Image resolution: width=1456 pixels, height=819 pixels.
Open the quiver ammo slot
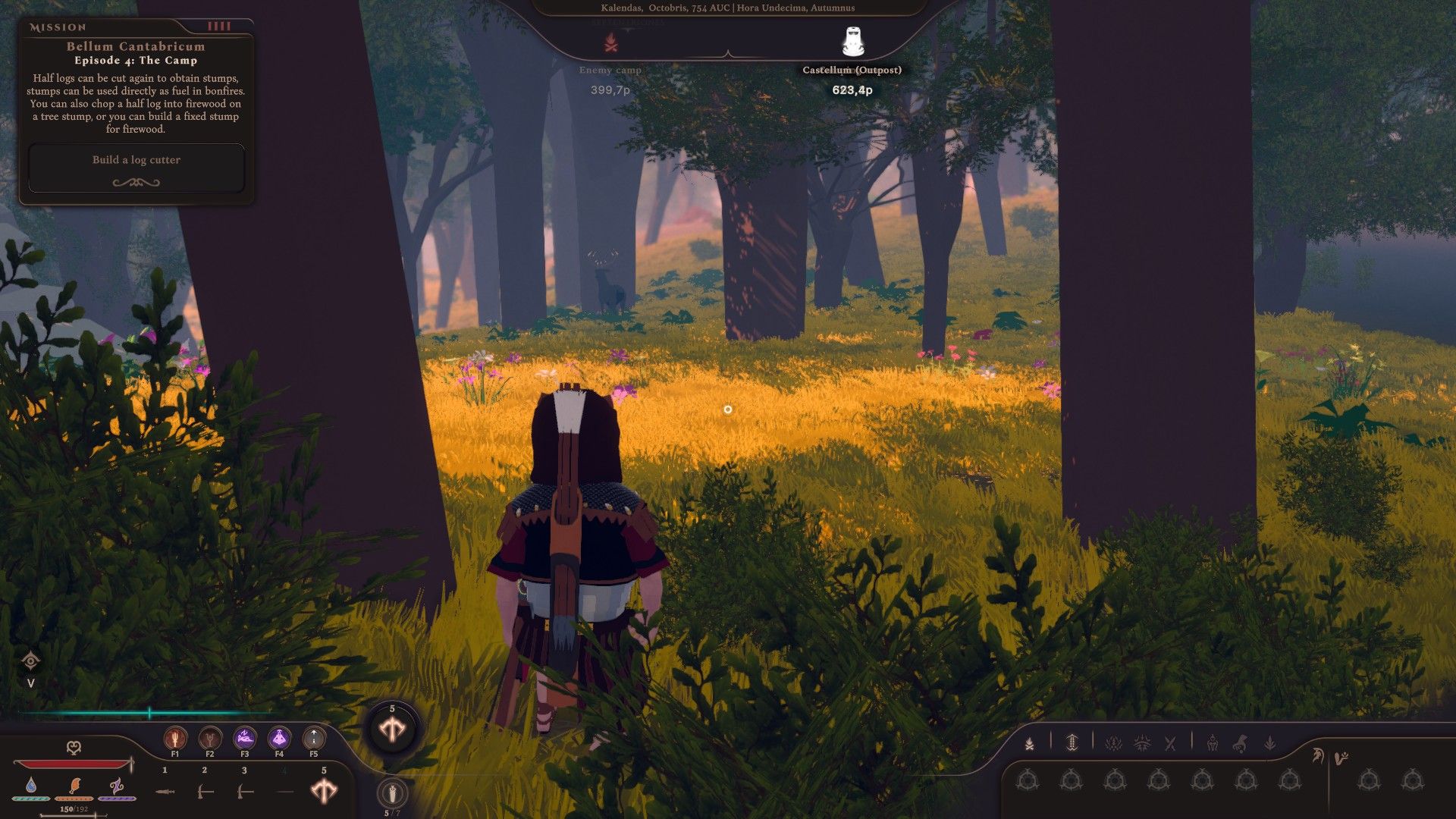392,793
